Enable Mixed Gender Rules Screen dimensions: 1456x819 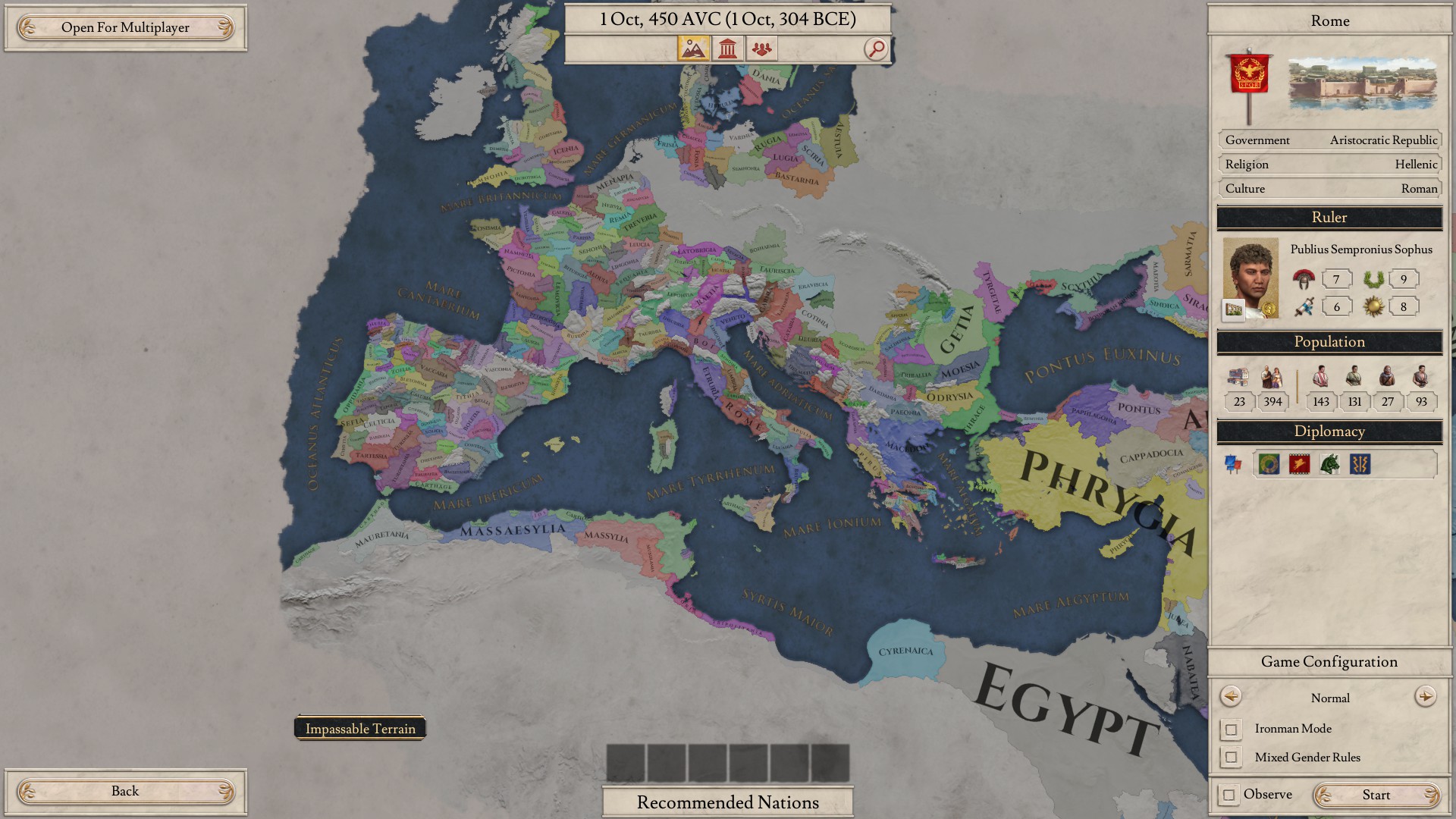click(x=1231, y=757)
